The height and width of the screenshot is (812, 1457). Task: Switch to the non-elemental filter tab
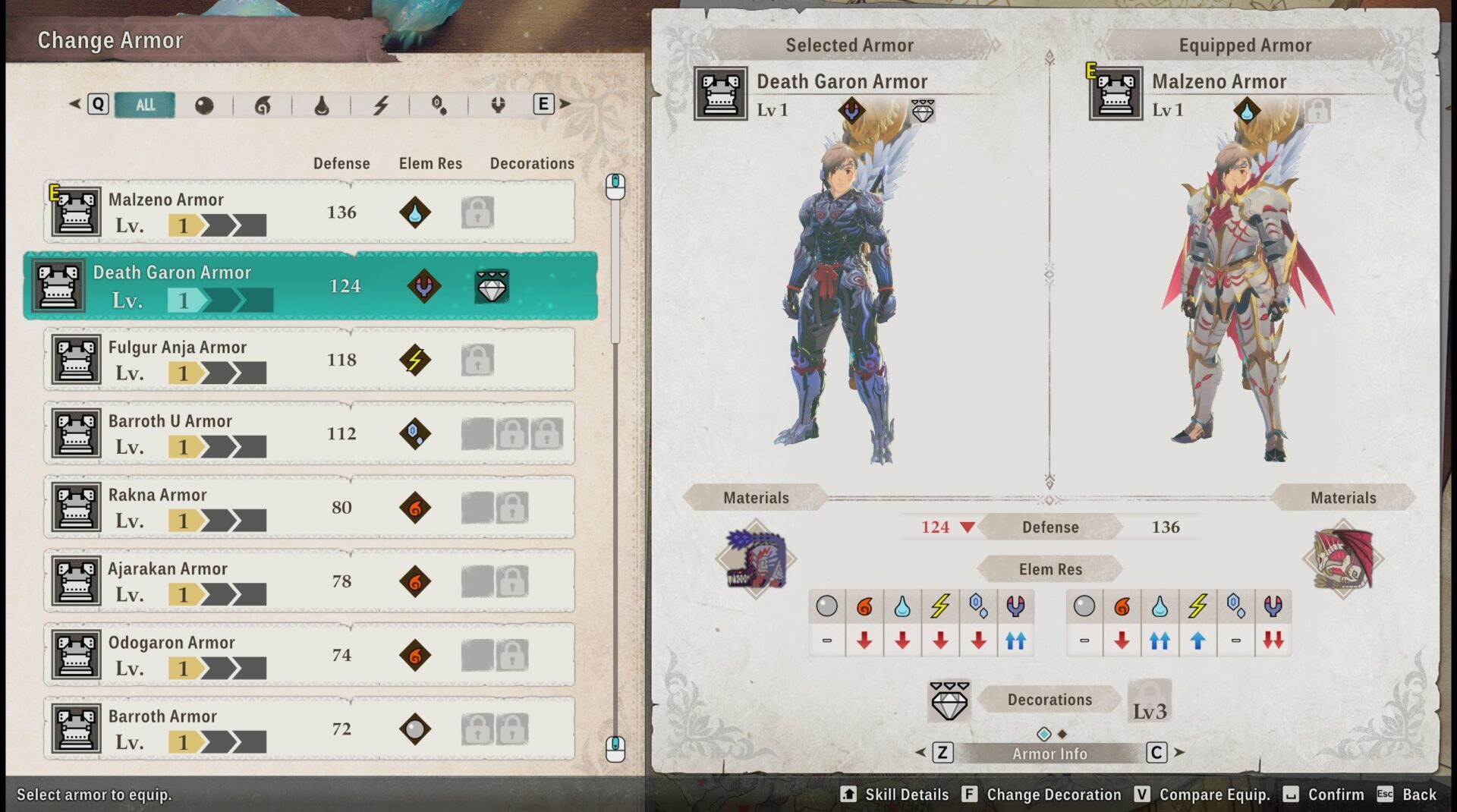pyautogui.click(x=204, y=105)
